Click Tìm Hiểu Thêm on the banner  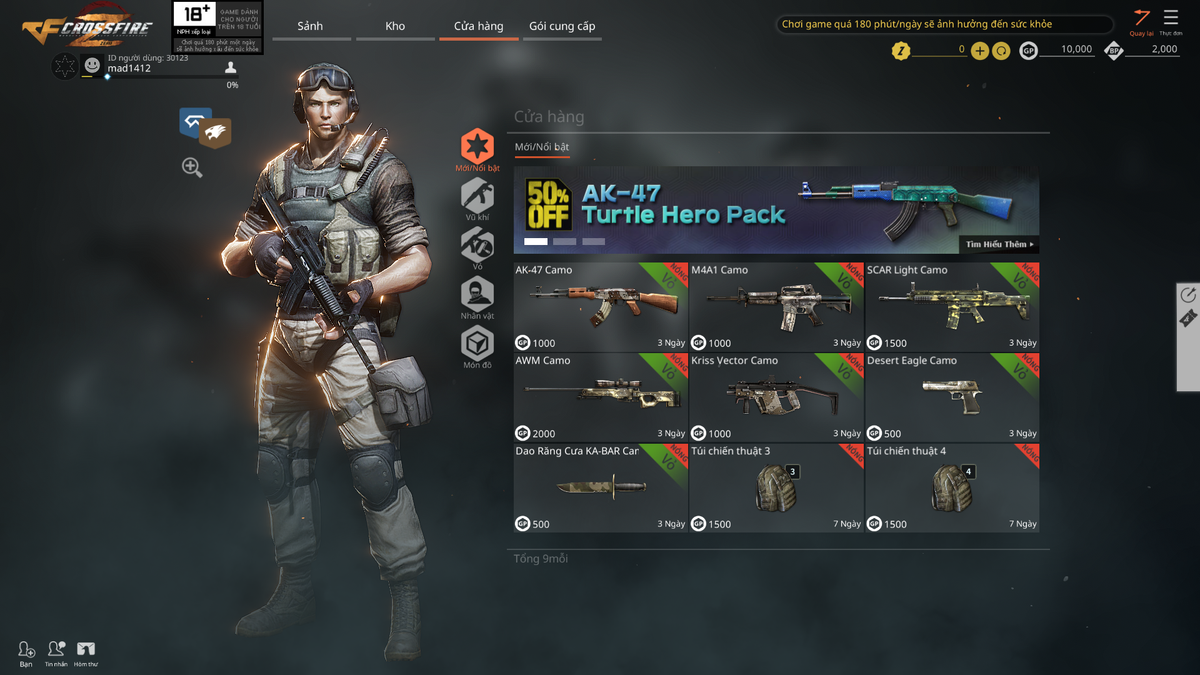tap(998, 244)
